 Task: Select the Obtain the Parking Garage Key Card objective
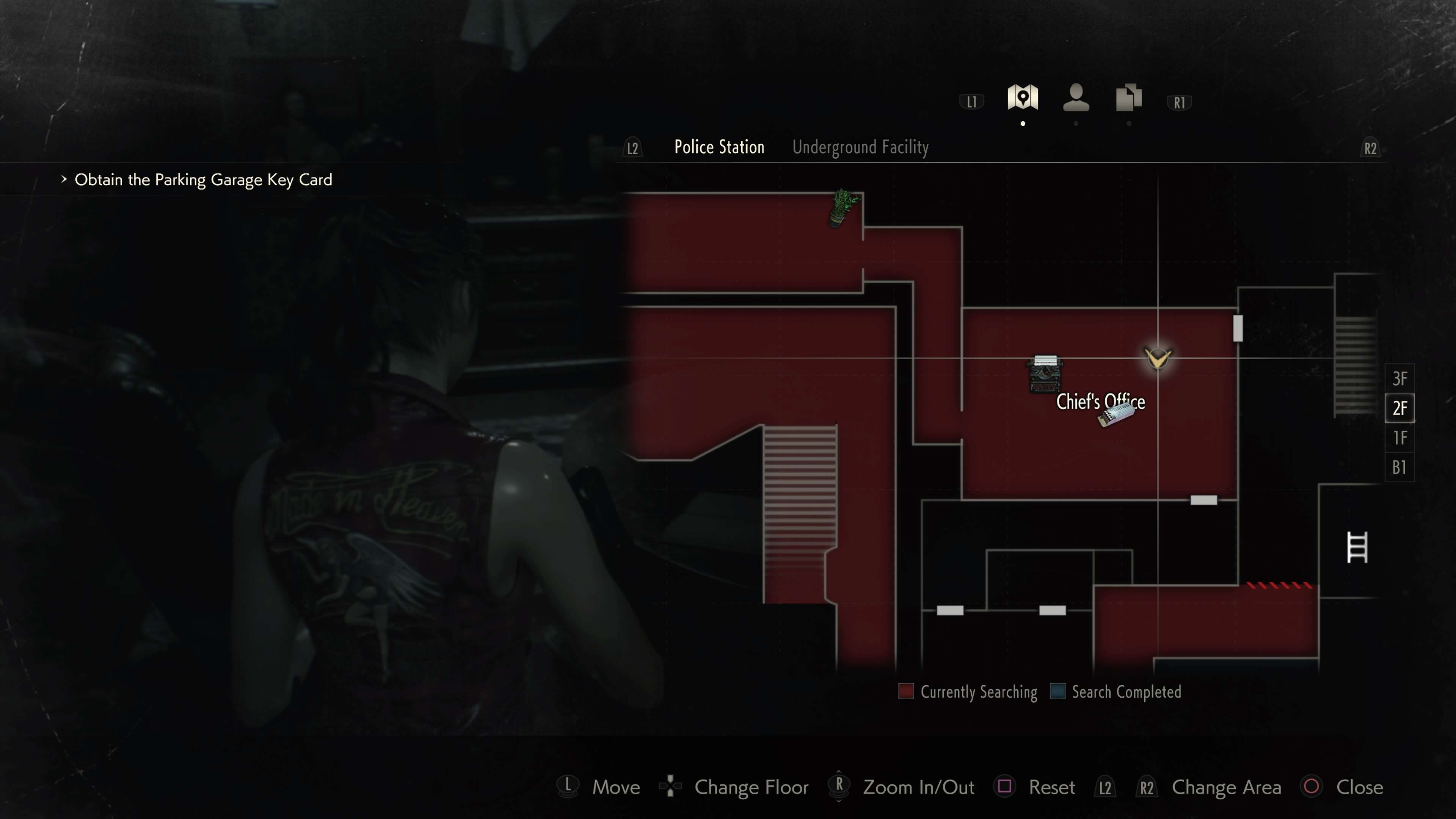[203, 180]
